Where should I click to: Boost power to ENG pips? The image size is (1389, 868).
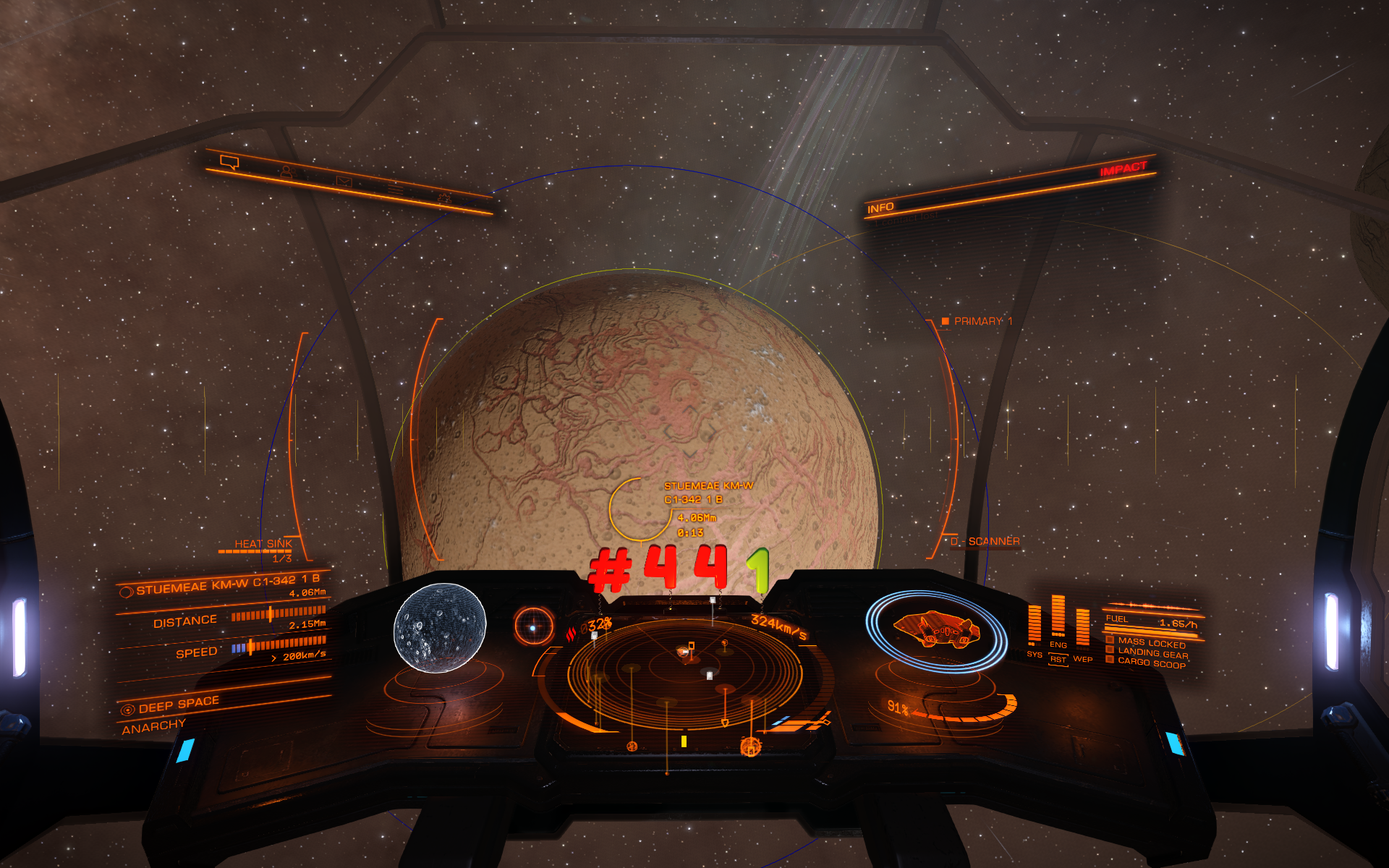click(1058, 644)
